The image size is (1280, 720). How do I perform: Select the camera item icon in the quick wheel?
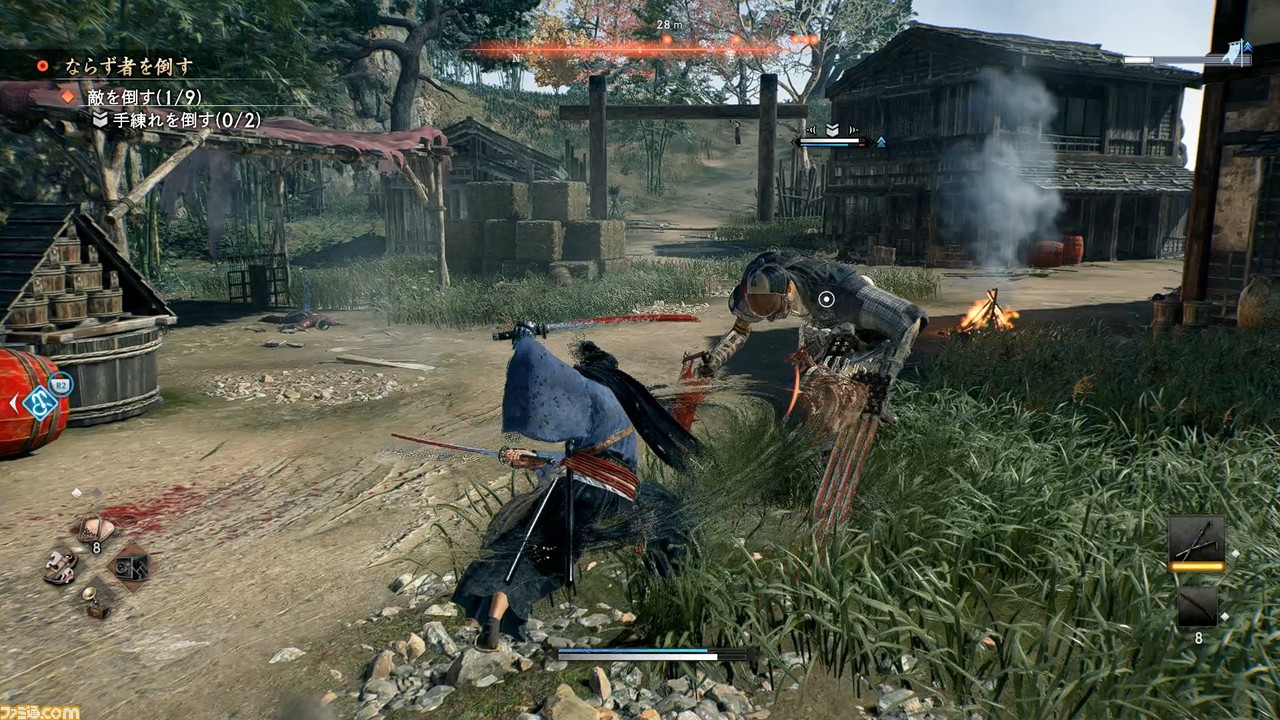pos(131,568)
